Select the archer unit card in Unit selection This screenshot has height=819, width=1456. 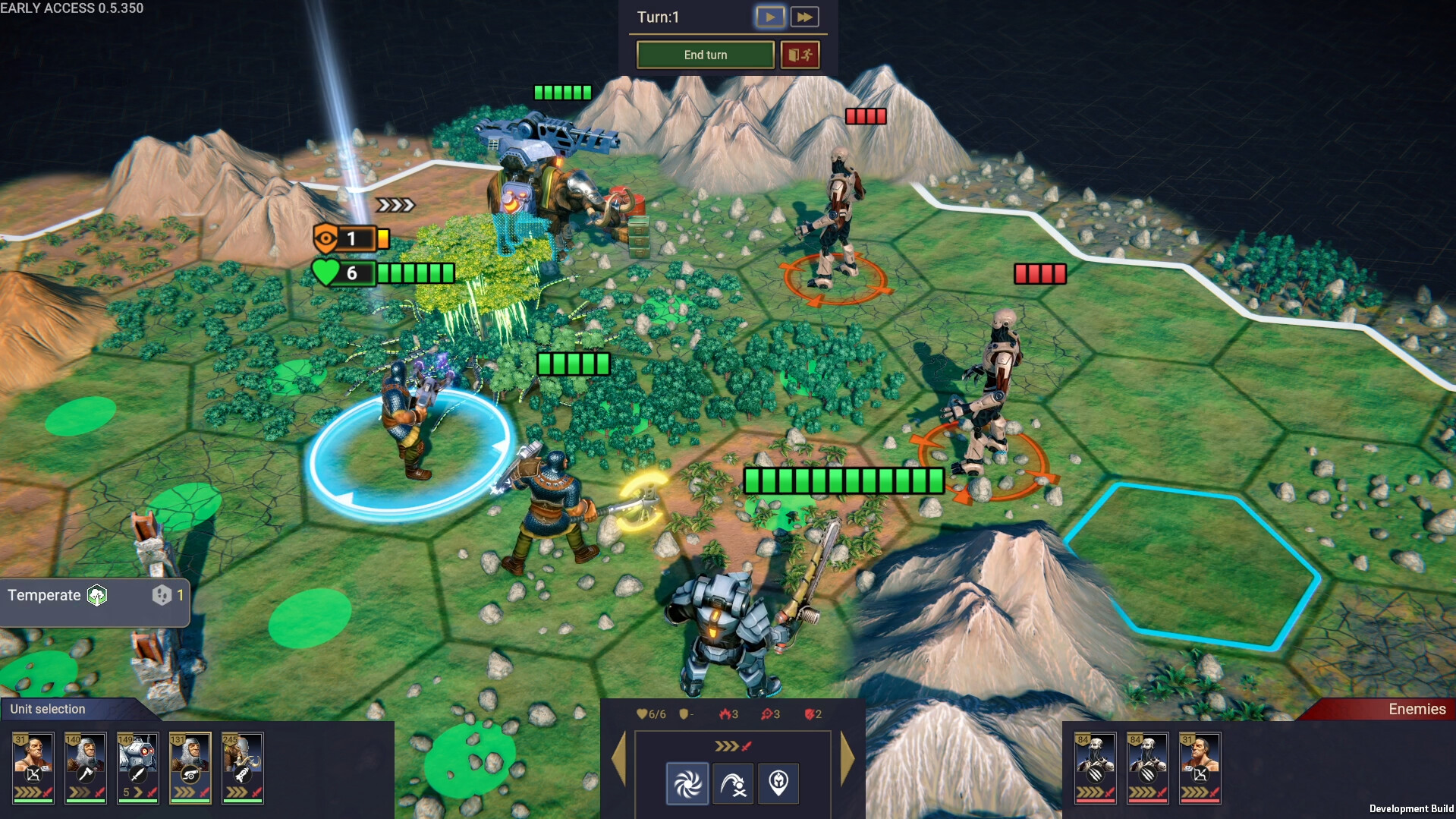point(33,767)
